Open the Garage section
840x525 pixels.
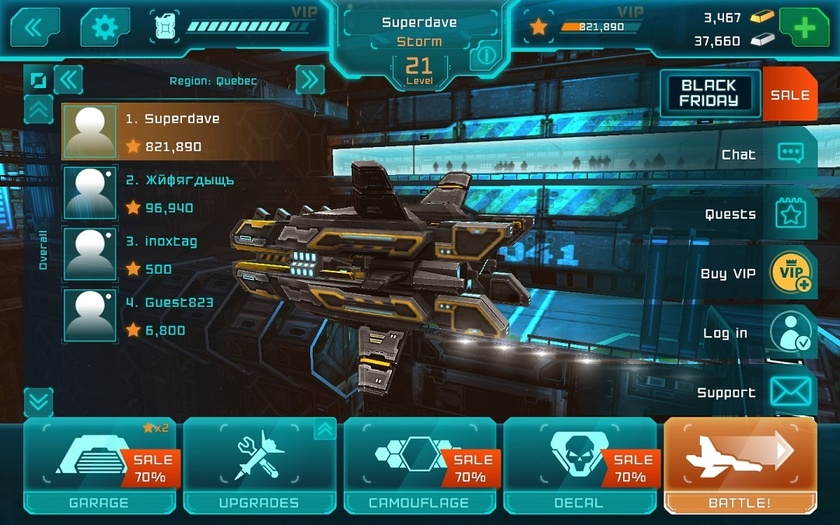click(98, 466)
